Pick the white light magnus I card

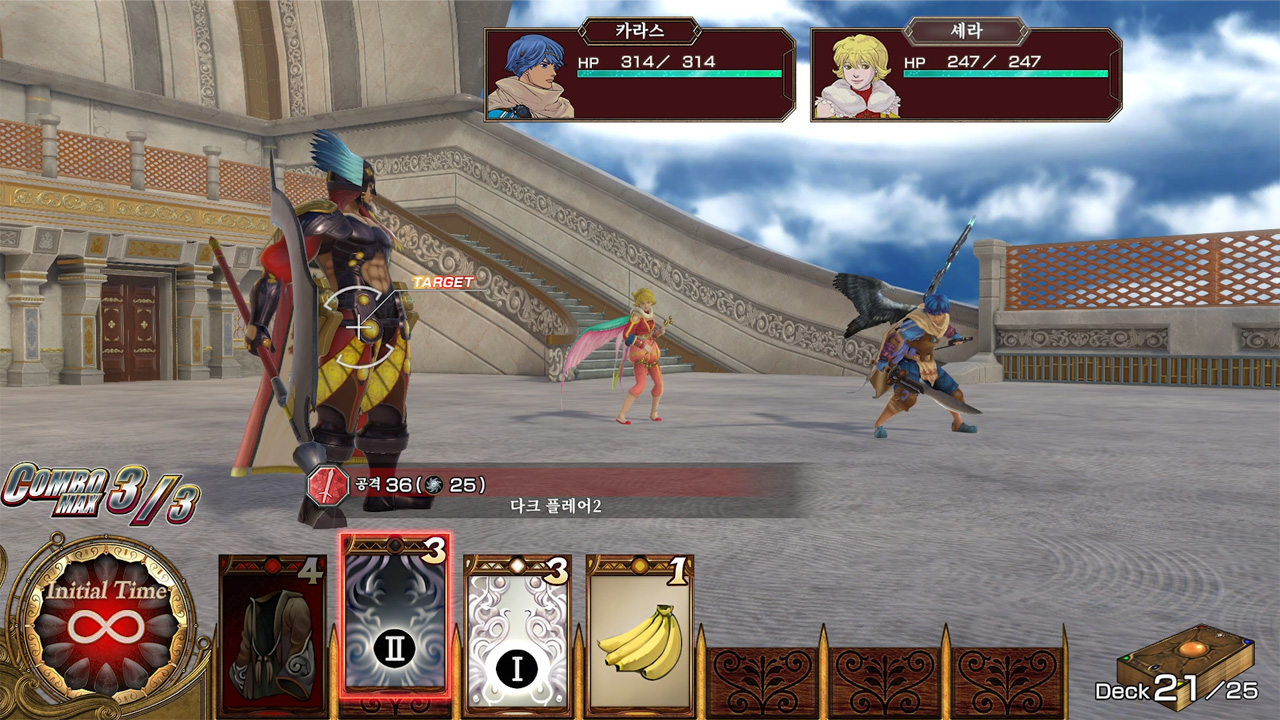(x=517, y=630)
